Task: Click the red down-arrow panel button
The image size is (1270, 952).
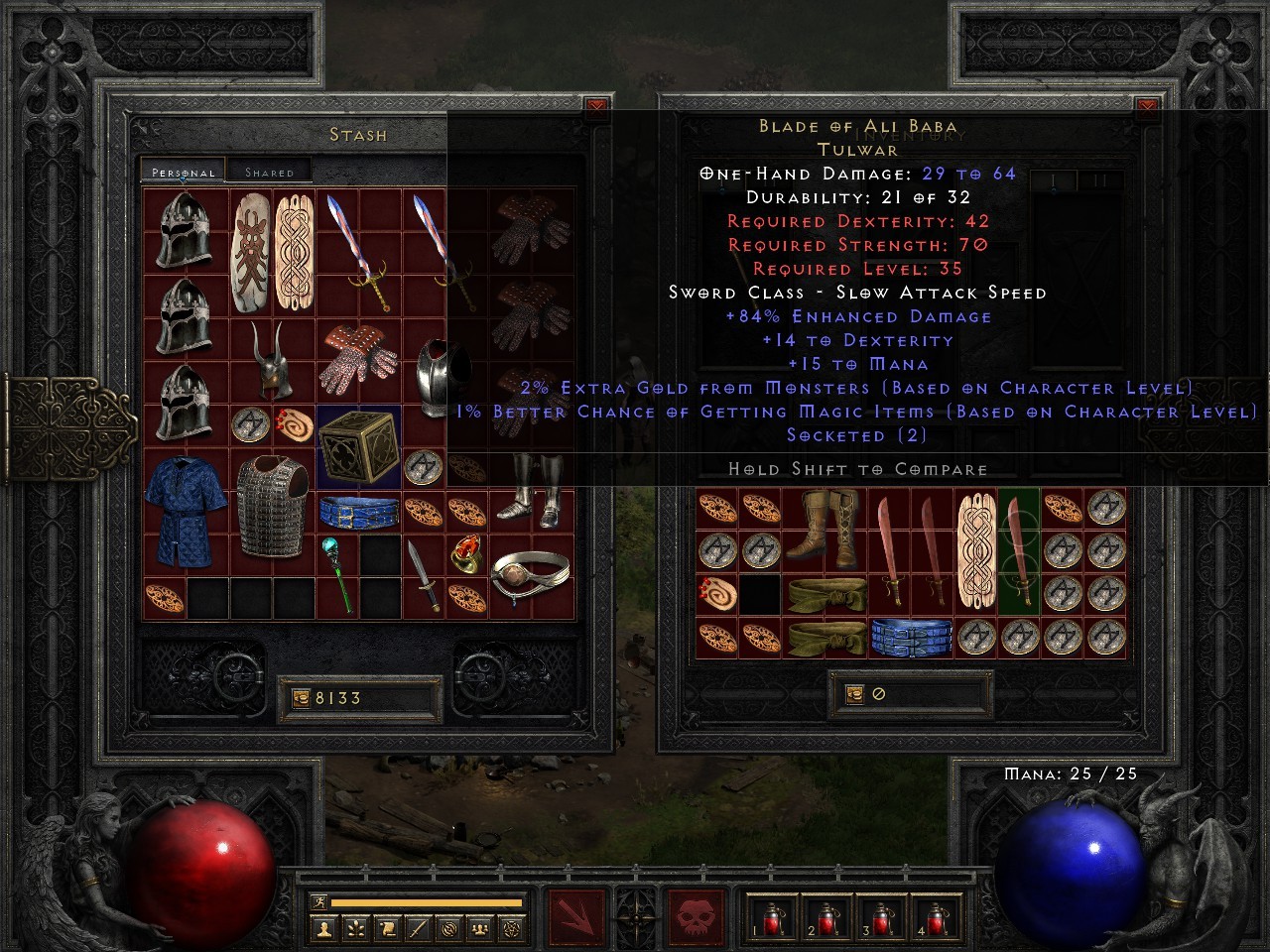Action: 575,917
